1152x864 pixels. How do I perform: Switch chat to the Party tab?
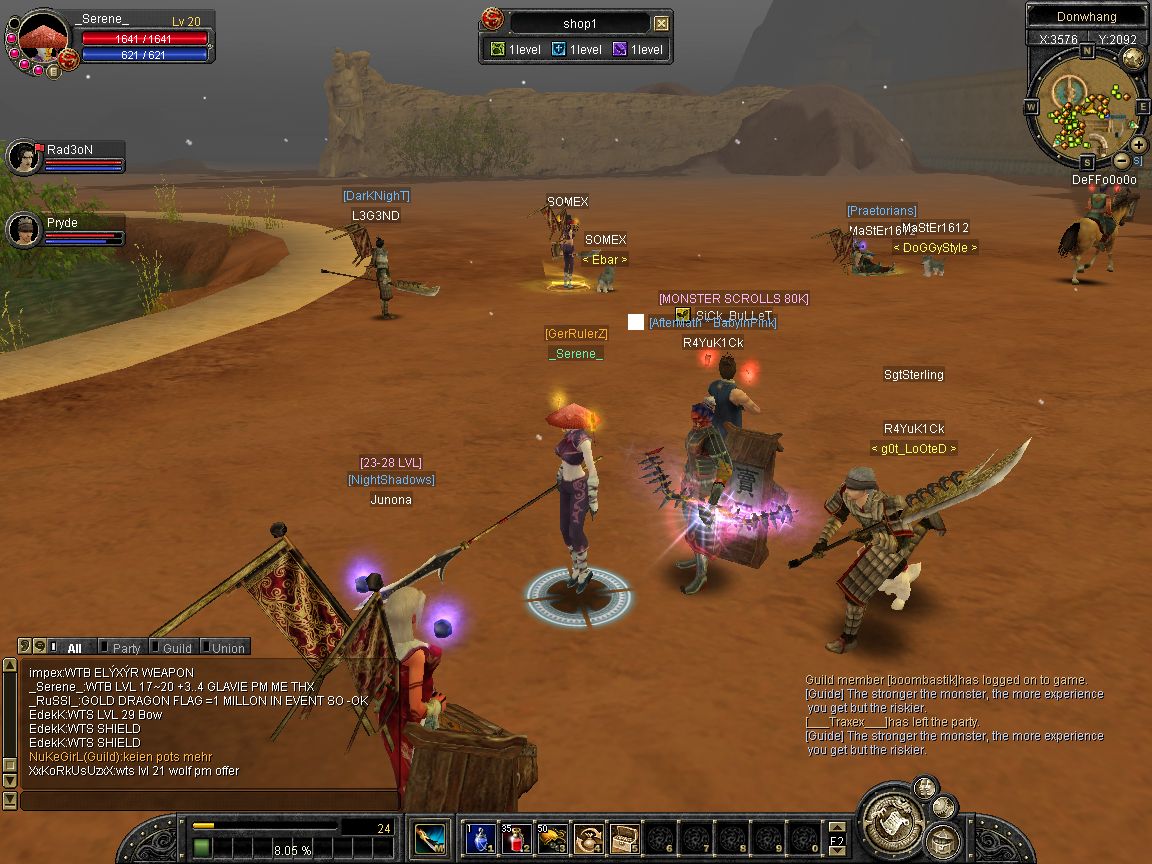125,648
